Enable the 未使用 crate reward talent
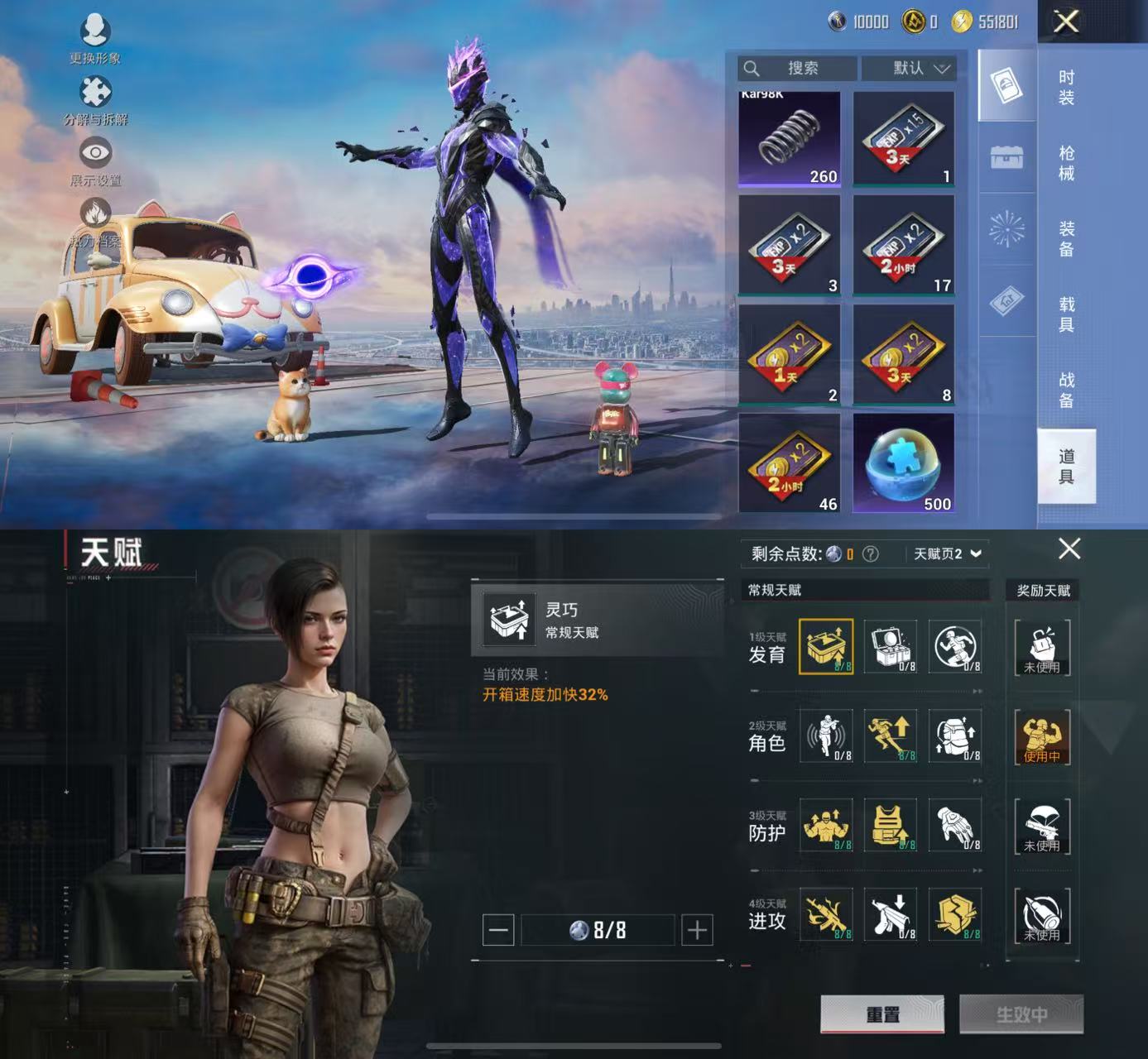 click(1042, 648)
